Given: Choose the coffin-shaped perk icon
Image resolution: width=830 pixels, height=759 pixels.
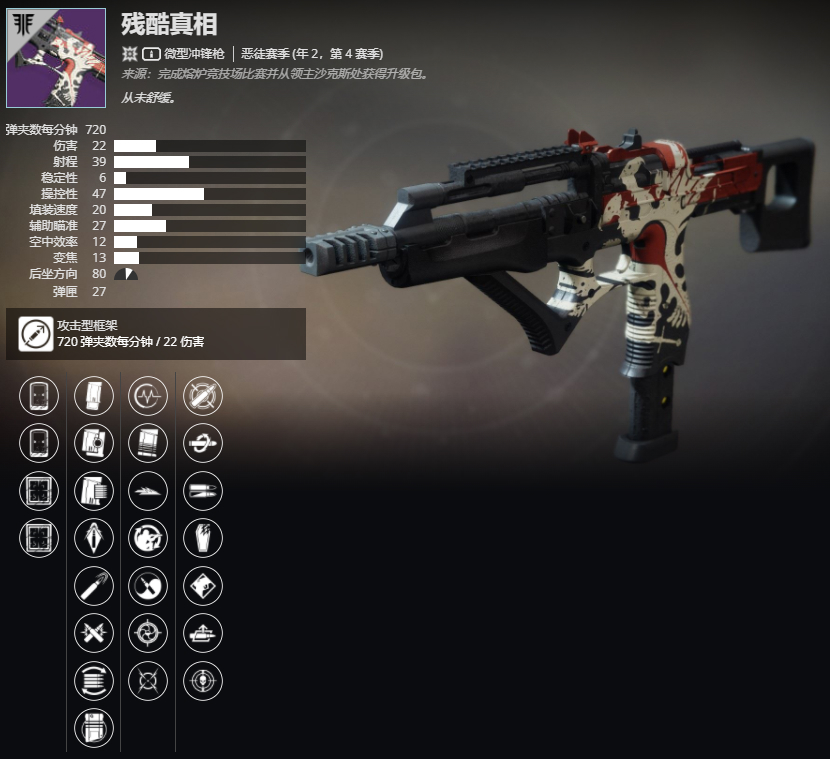Looking at the screenshot, I should [x=203, y=539].
